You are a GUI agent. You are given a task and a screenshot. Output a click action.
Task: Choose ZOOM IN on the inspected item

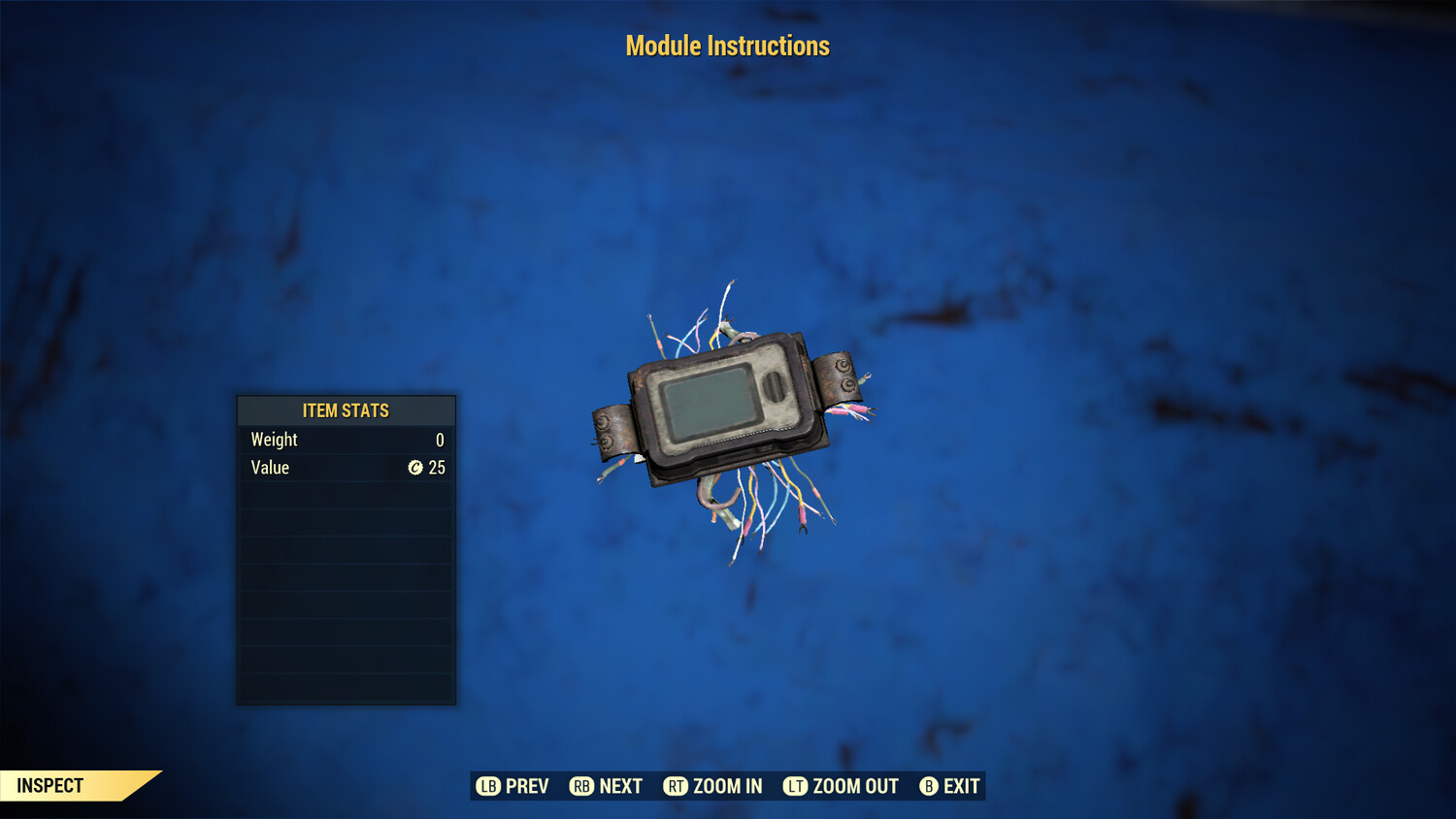click(712, 786)
